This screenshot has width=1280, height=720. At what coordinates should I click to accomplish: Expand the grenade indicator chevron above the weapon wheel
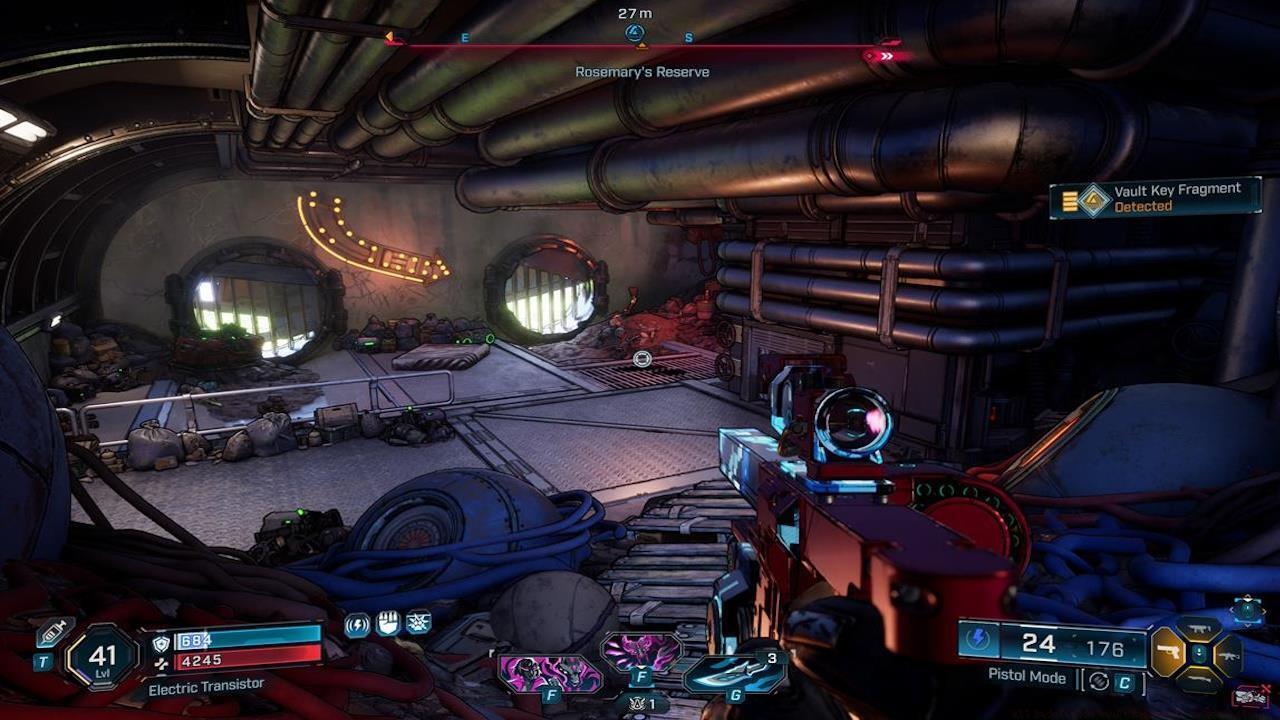point(1246,624)
